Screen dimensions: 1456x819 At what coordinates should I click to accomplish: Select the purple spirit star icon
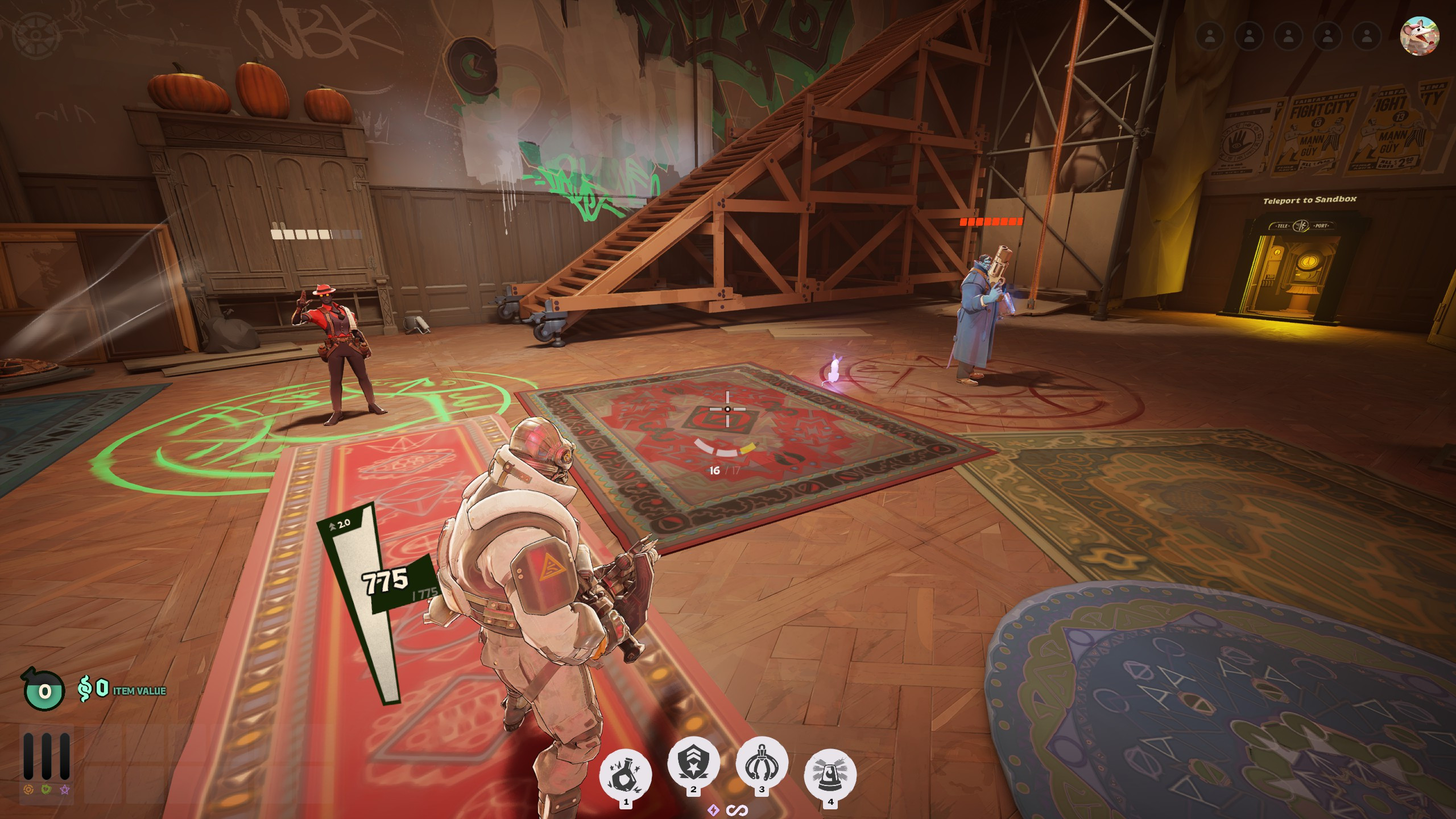[65, 790]
